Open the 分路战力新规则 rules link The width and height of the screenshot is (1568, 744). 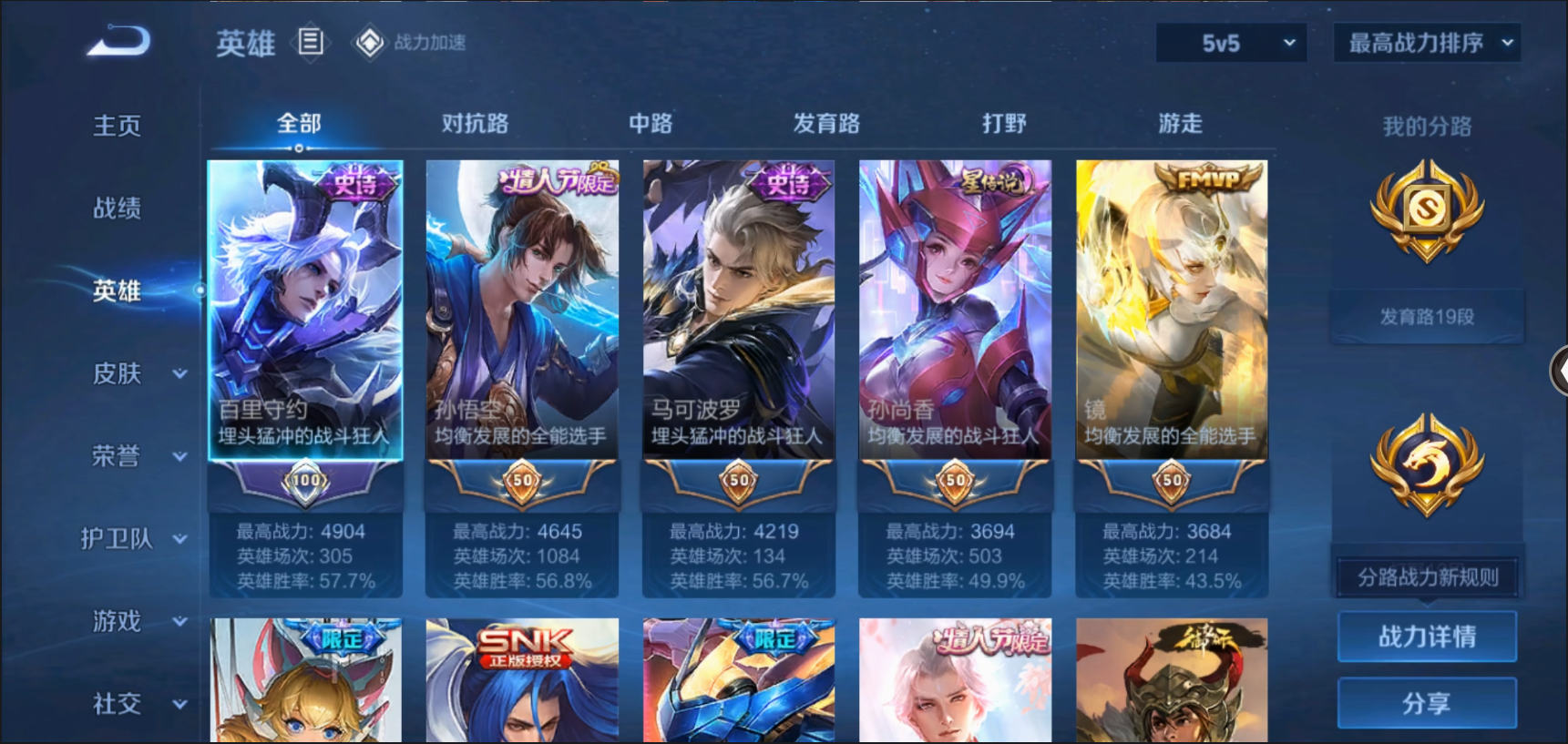[1427, 577]
